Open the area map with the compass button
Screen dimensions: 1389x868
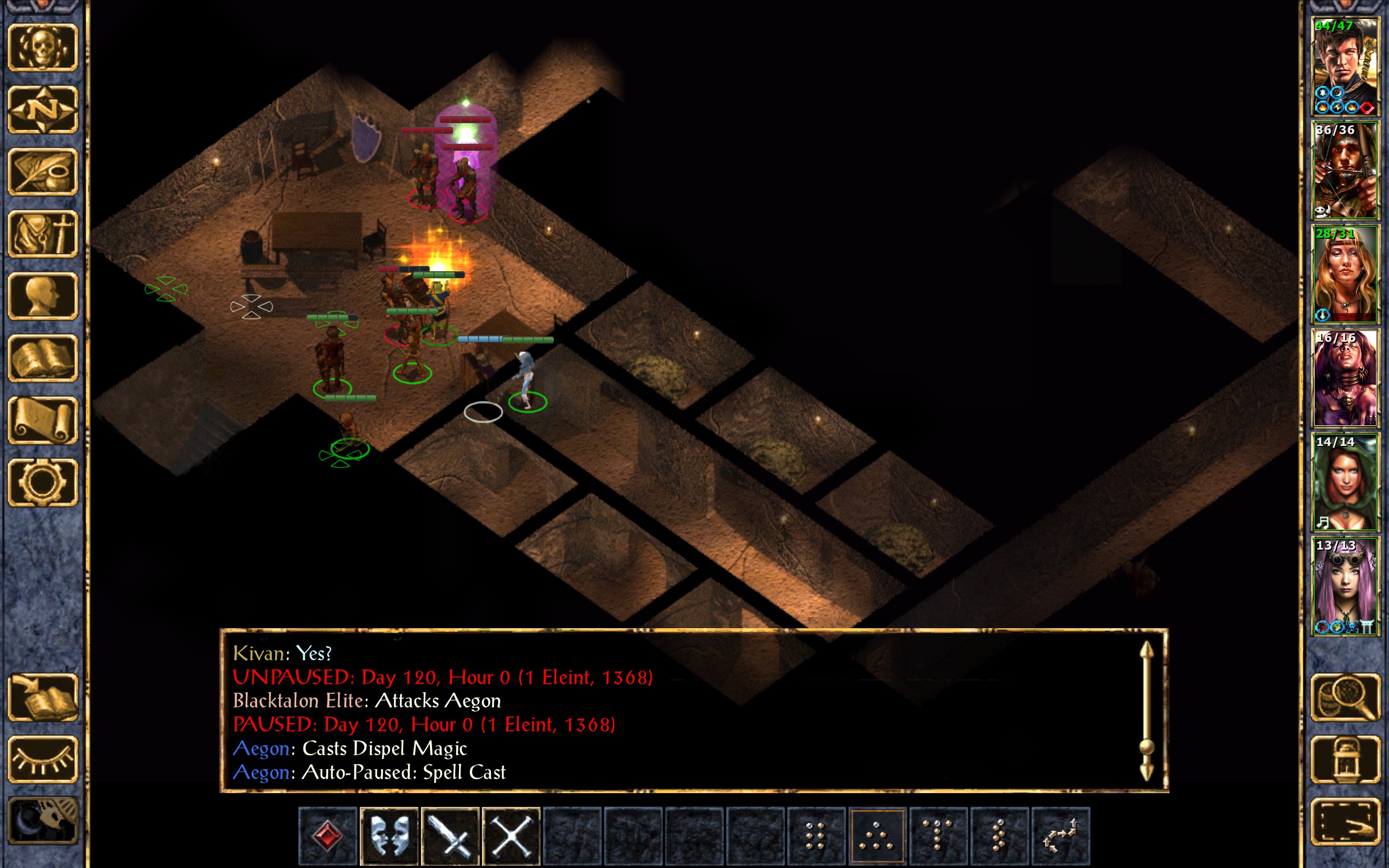[x=43, y=109]
